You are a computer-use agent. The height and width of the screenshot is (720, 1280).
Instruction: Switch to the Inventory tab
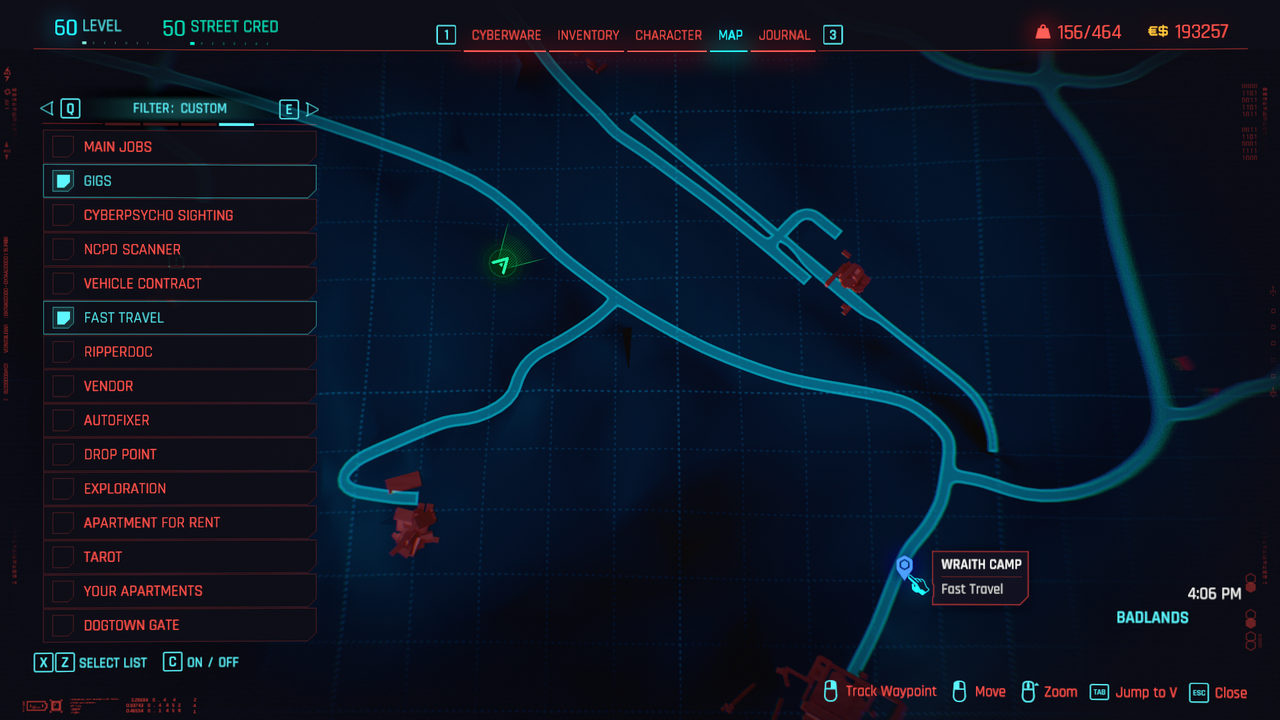(x=588, y=35)
